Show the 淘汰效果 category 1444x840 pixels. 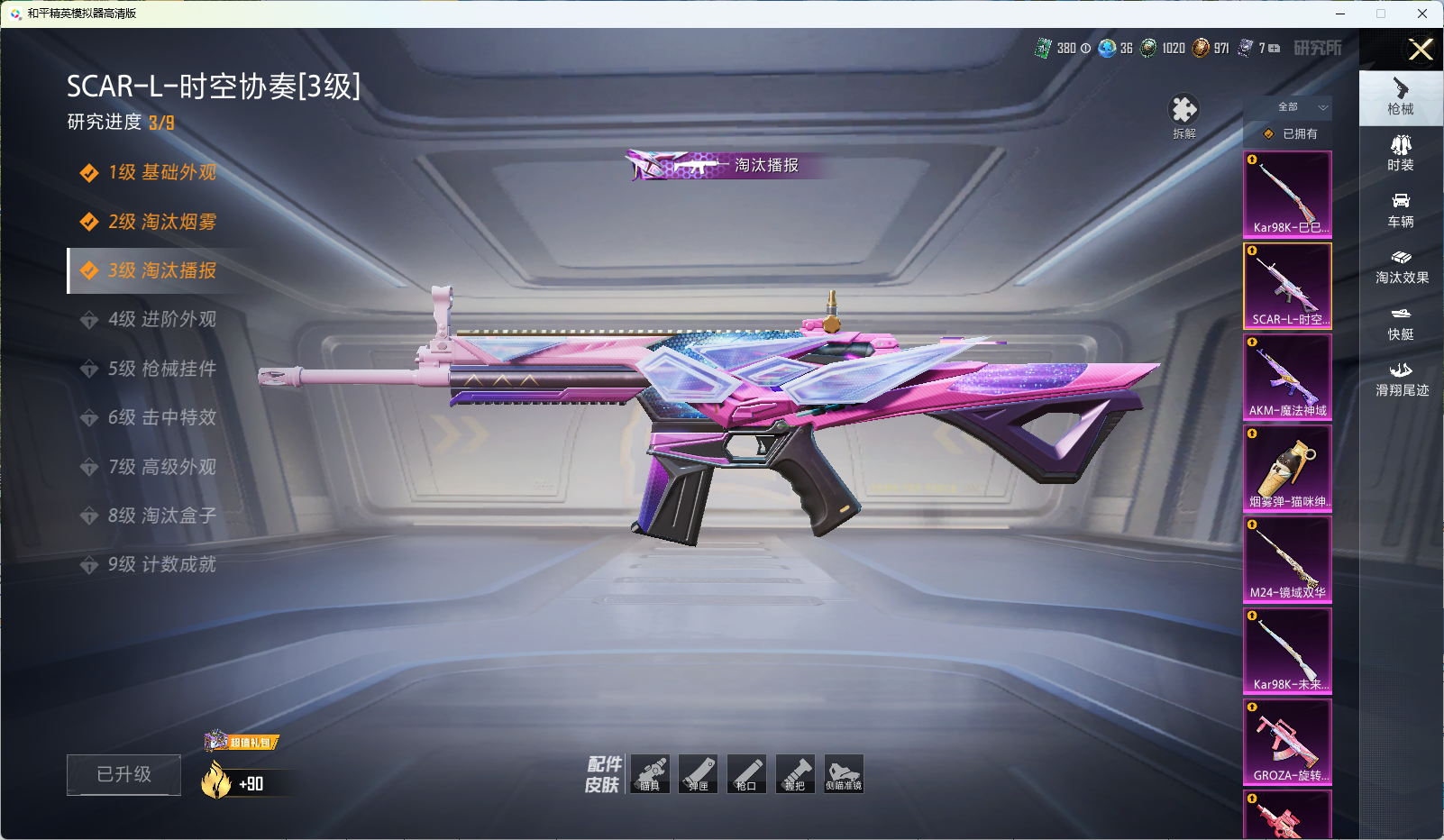point(1401,267)
